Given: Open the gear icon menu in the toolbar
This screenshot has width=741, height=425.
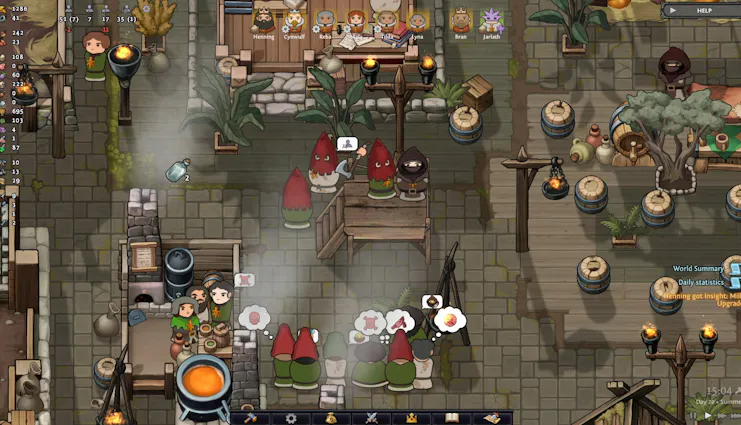Looking at the screenshot, I should coord(291,418).
